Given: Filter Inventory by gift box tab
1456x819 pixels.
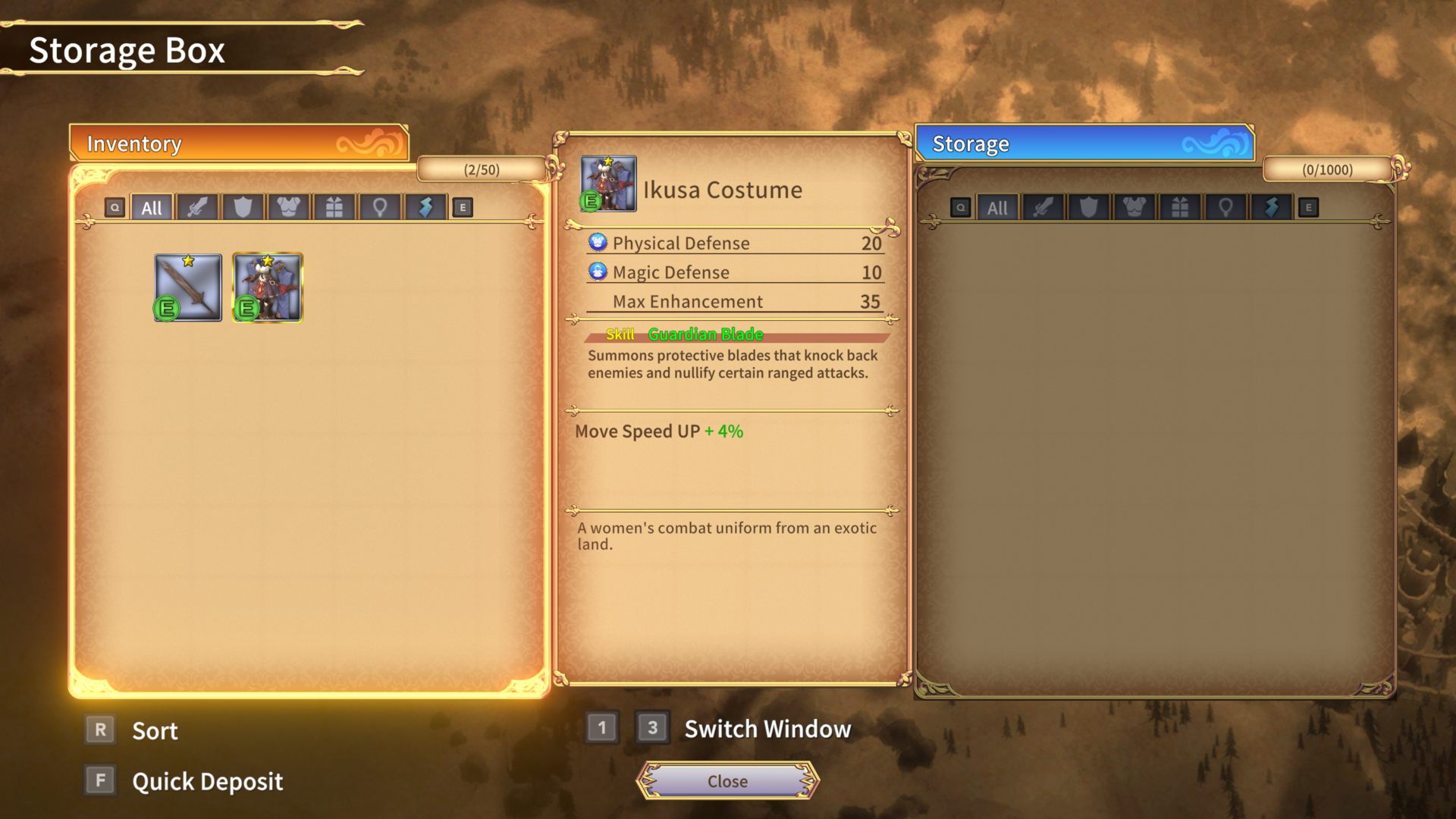Looking at the screenshot, I should [x=334, y=208].
